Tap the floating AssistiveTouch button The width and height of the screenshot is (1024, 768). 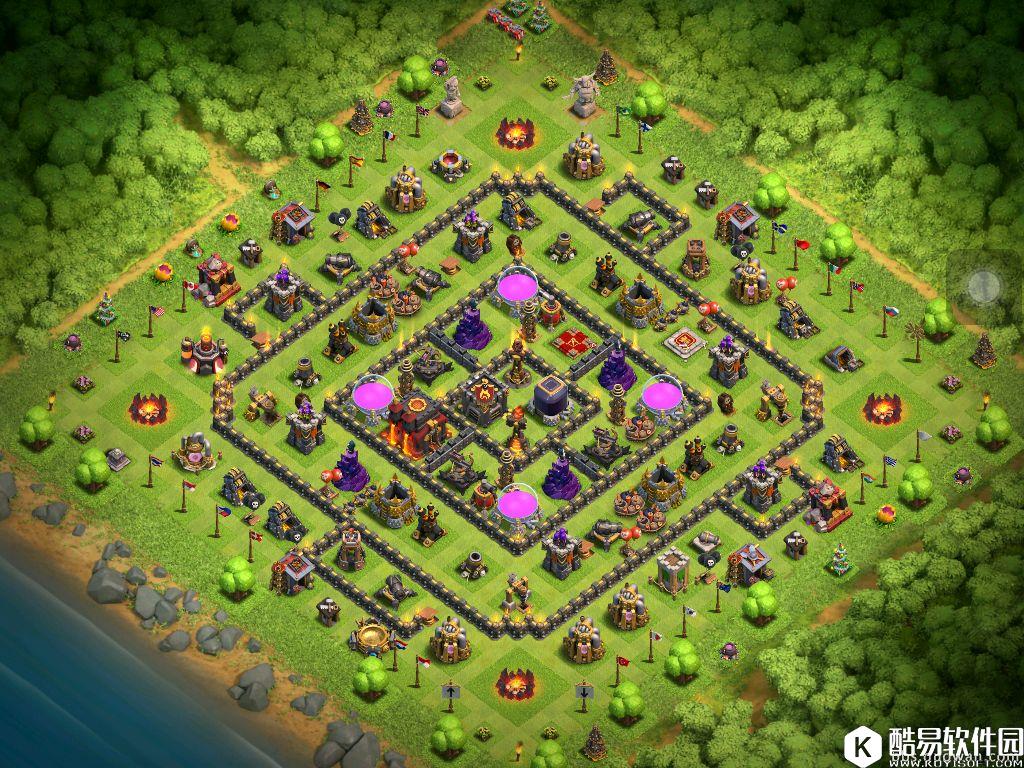click(984, 287)
